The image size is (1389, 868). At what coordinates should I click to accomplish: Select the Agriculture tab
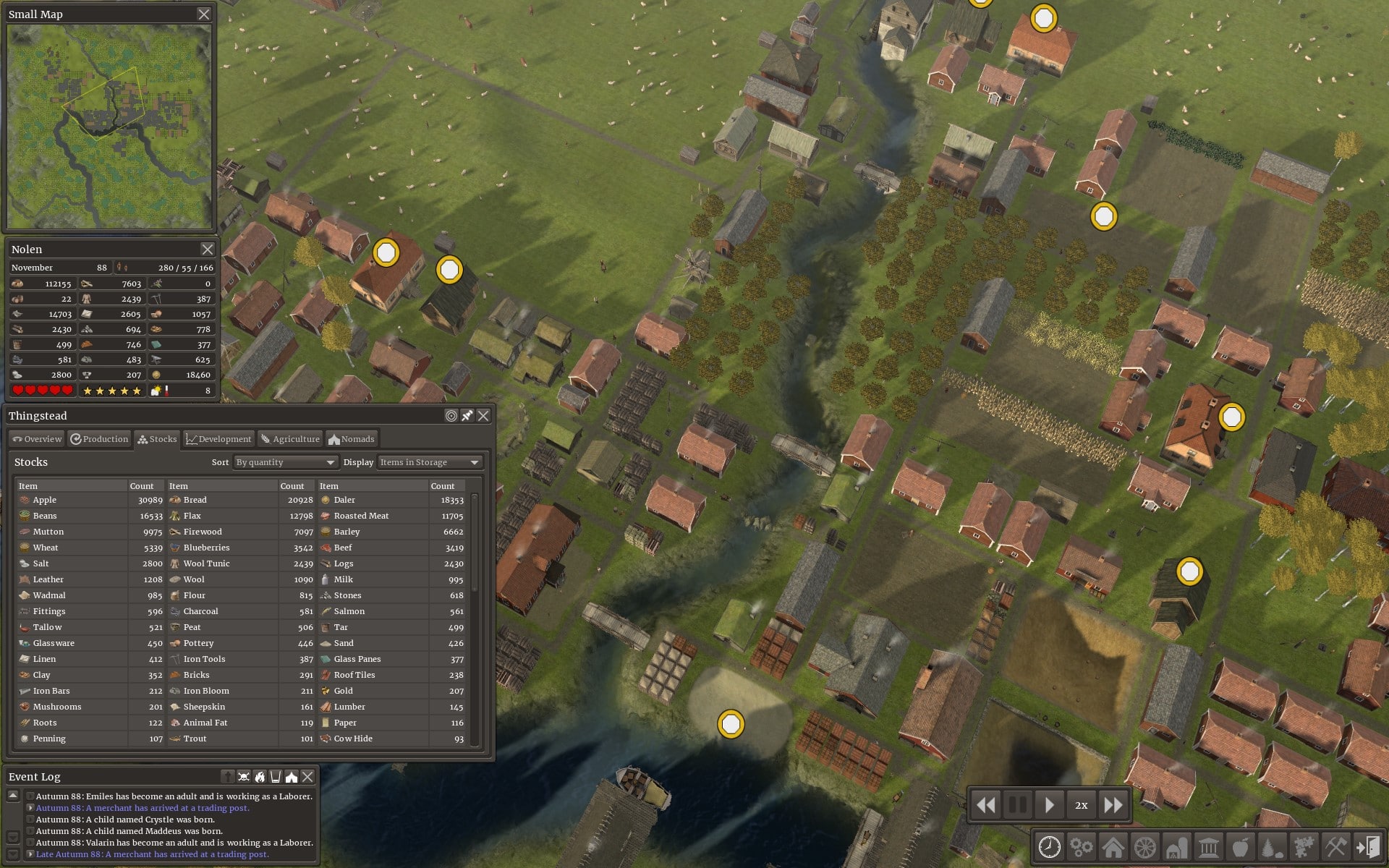pos(290,439)
